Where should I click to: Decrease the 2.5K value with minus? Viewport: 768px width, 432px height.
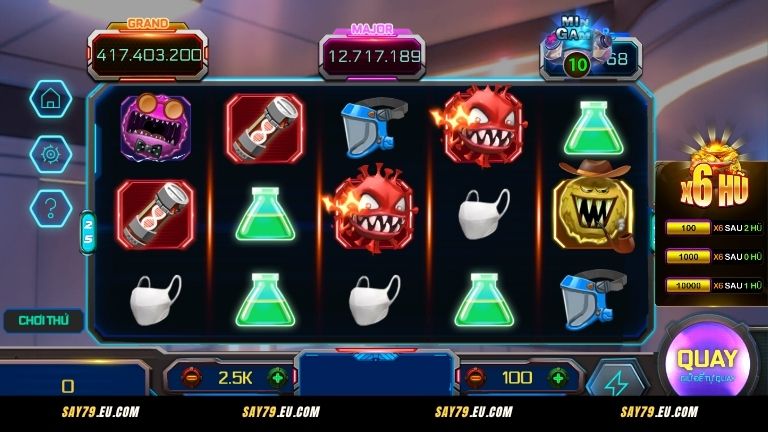[x=190, y=378]
